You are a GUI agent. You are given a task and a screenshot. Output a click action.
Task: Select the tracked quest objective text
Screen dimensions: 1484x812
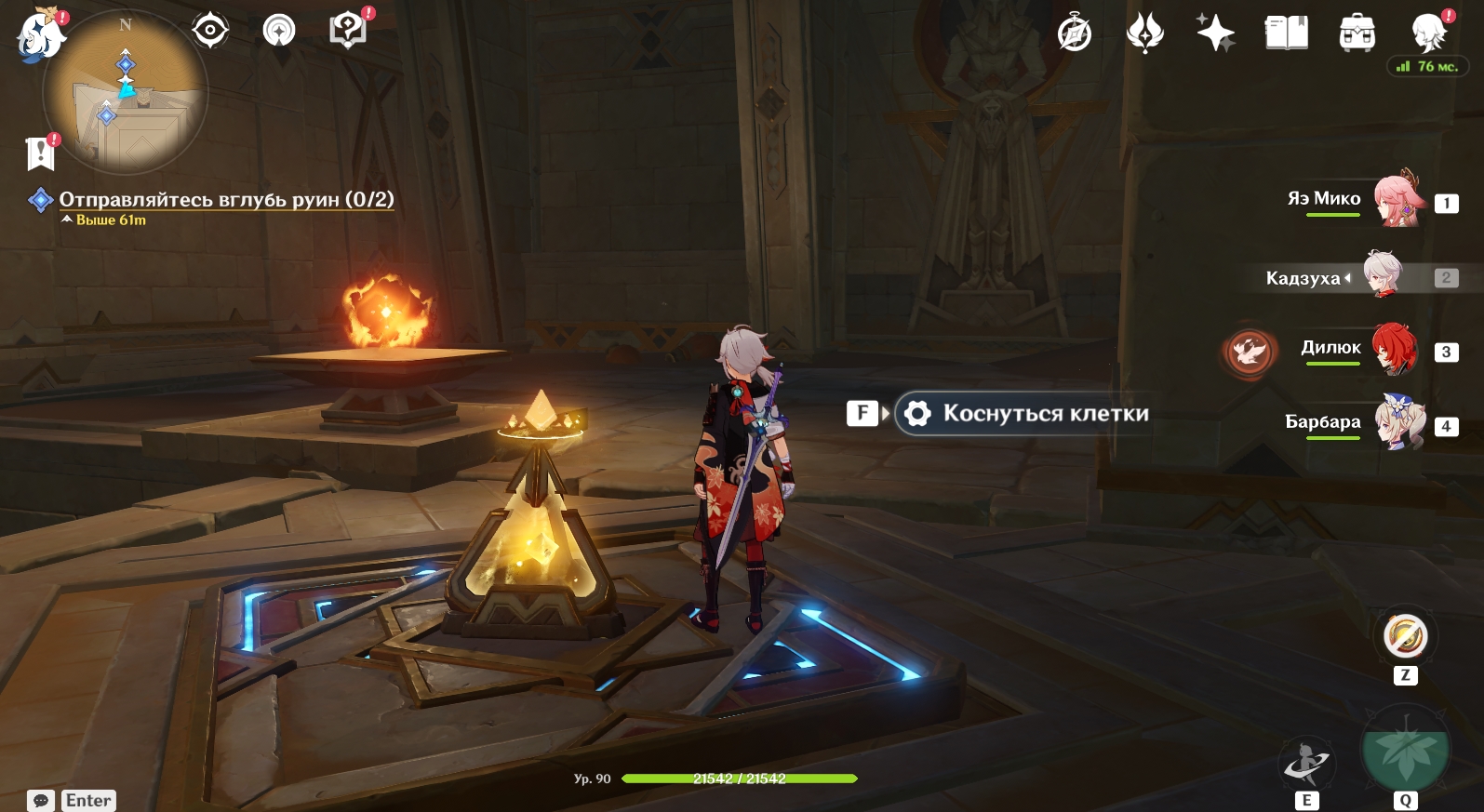(x=226, y=199)
